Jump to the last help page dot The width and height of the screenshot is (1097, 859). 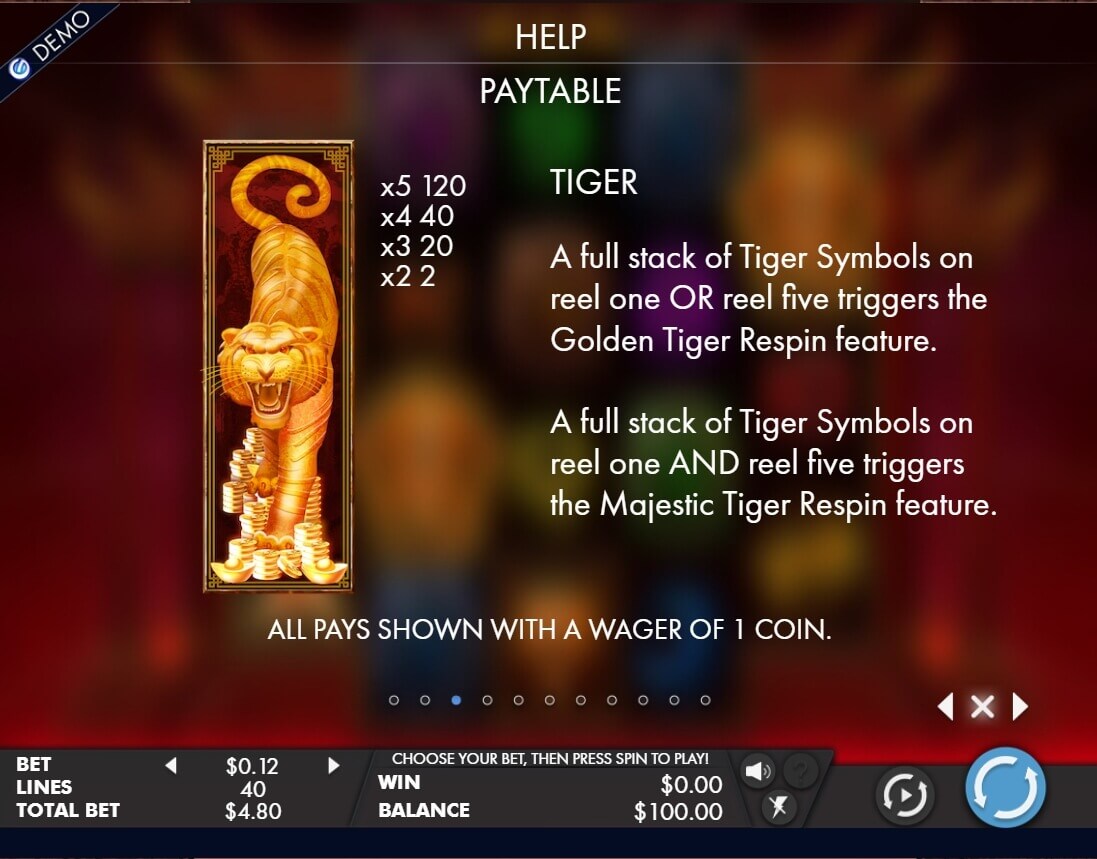tap(705, 700)
